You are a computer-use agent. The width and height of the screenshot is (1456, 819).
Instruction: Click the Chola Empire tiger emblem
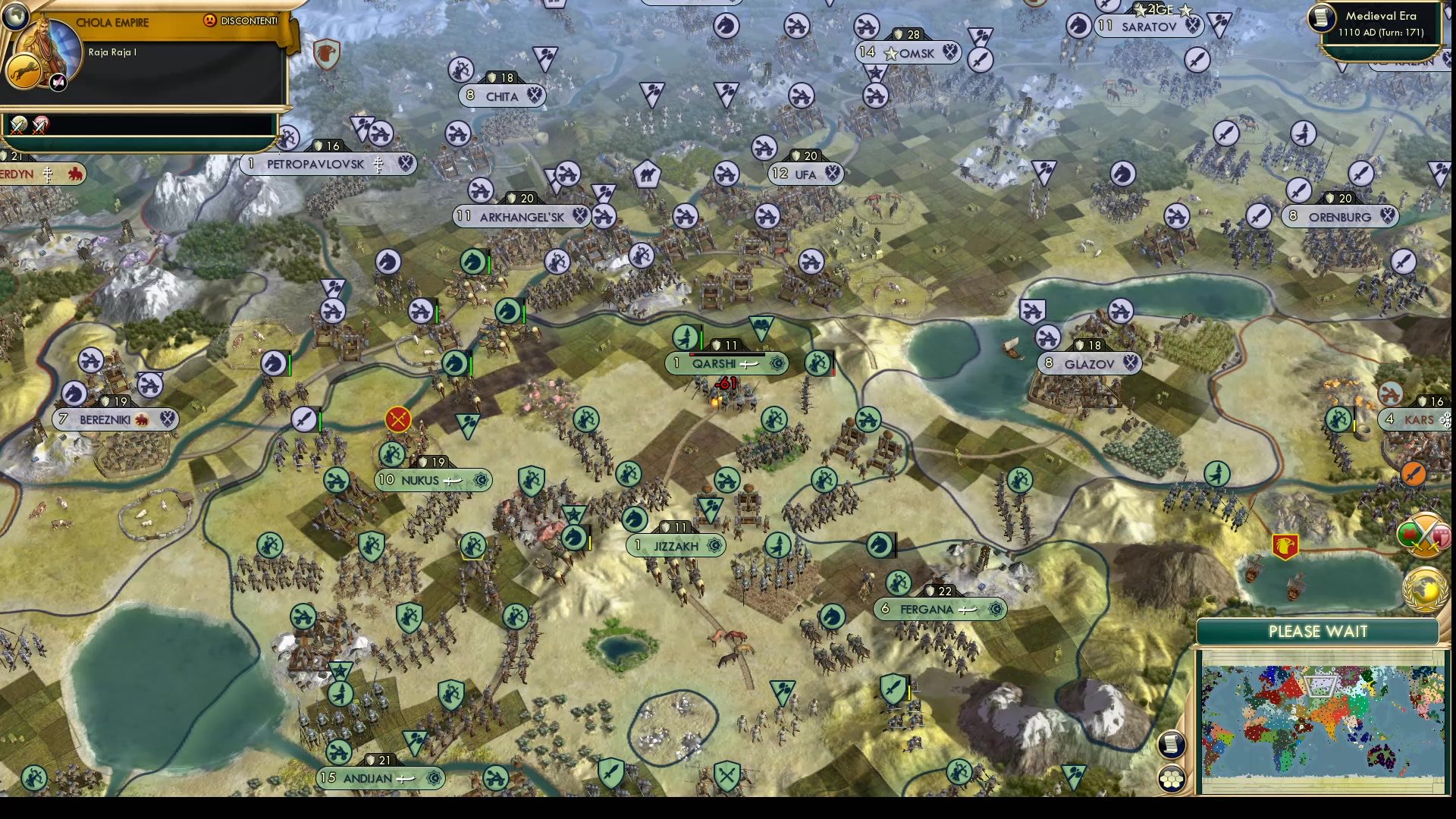(x=25, y=71)
